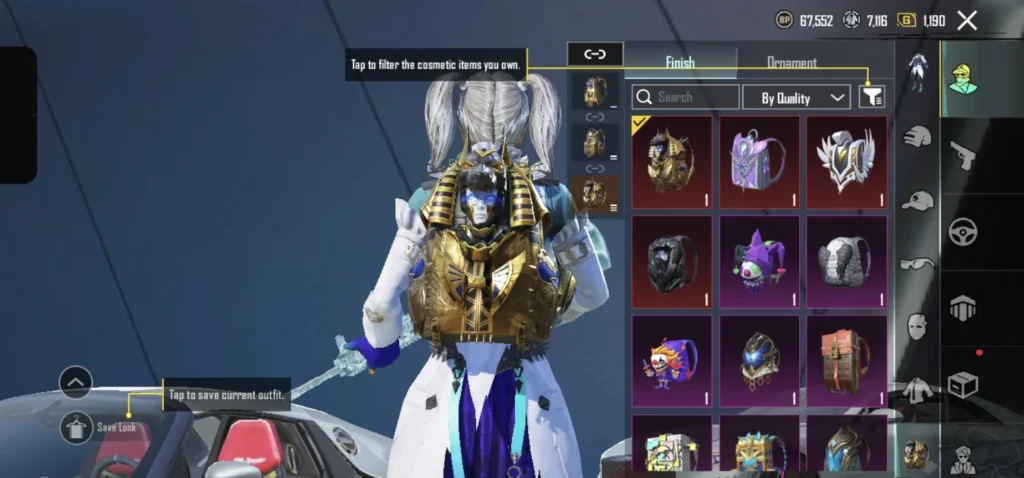Click the Search field
Screen dimensions: 1024x478
pos(686,97)
